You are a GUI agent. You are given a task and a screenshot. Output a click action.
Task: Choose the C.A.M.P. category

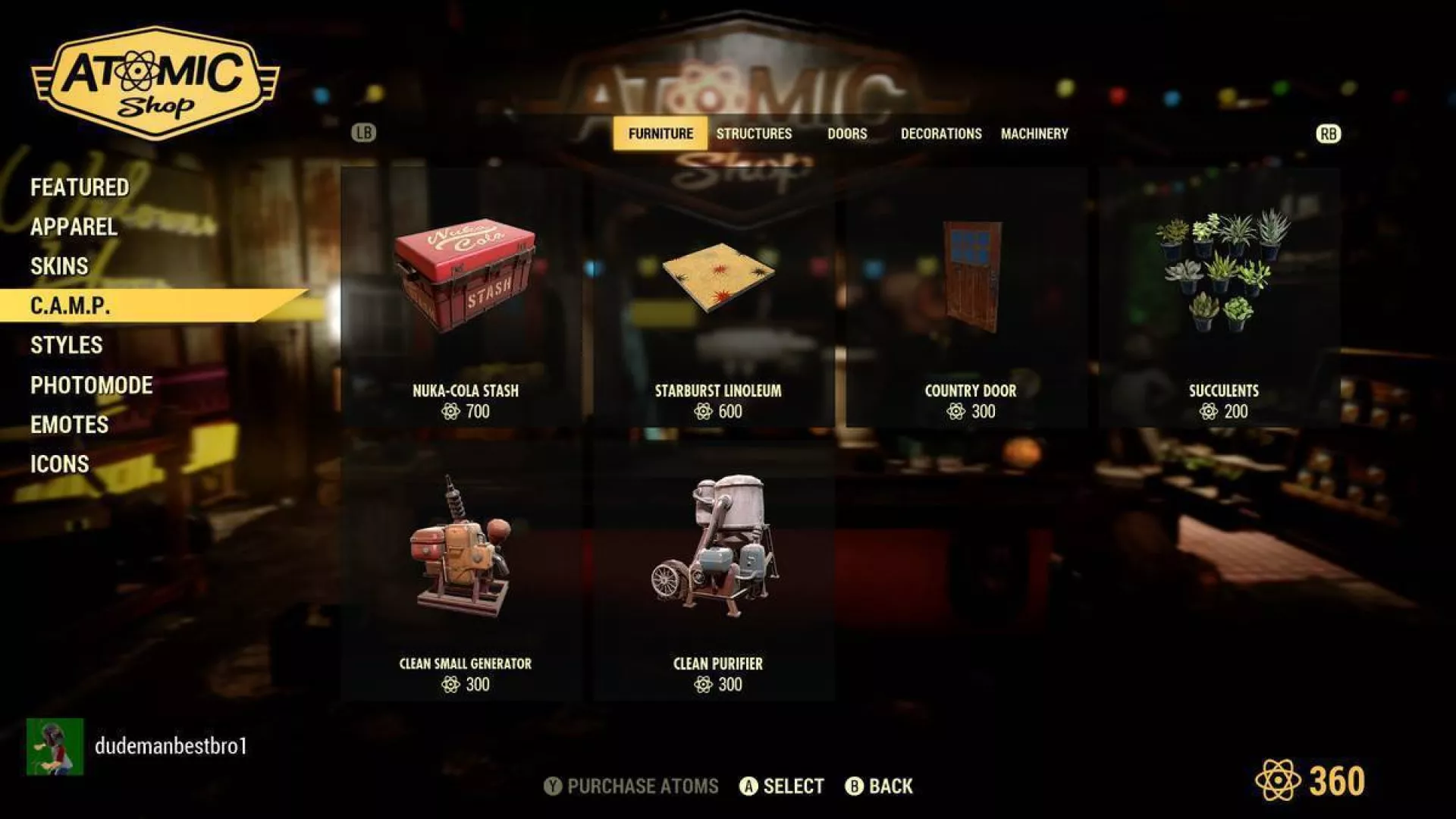tap(71, 306)
